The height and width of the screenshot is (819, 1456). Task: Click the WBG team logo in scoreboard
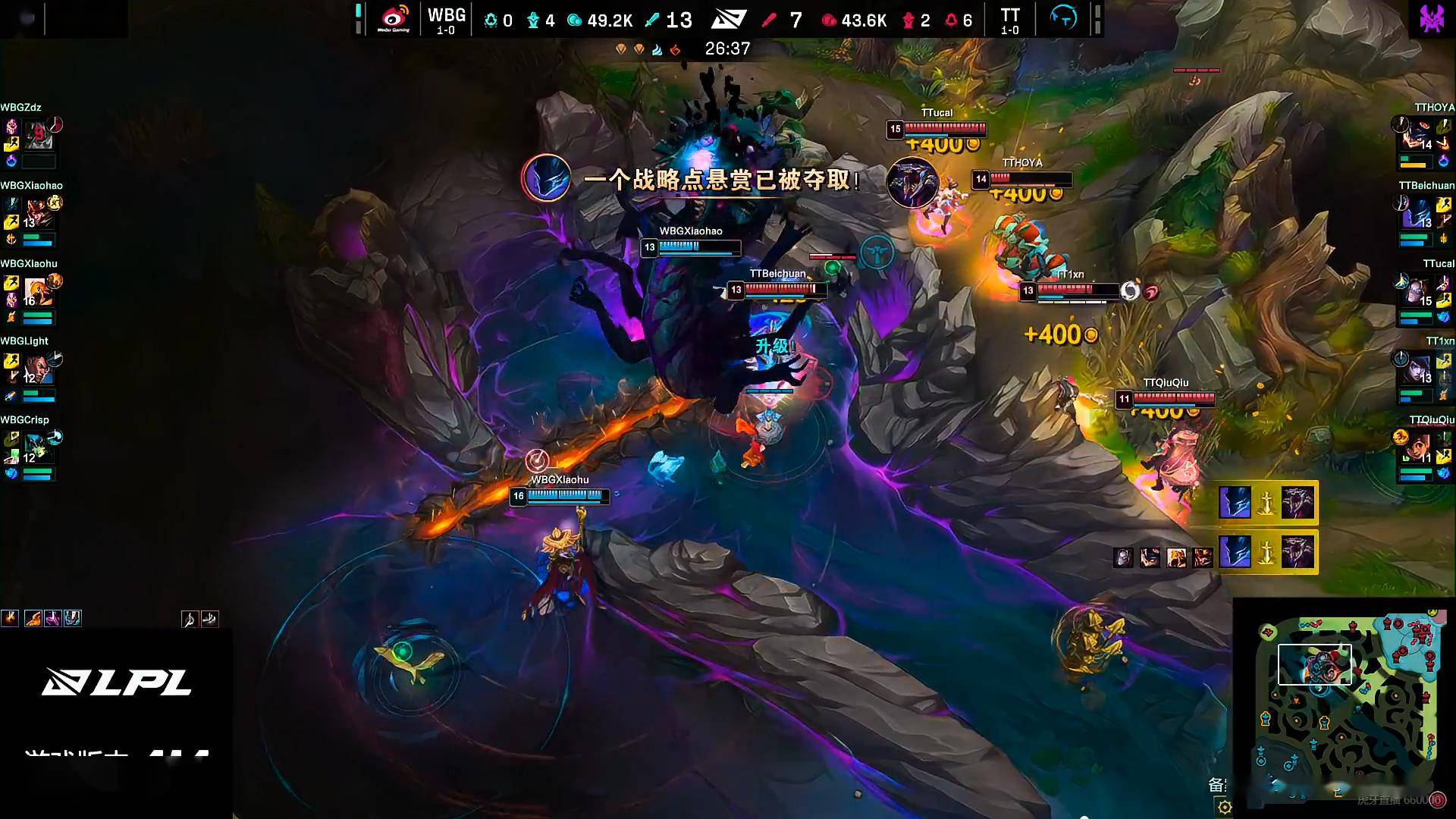pyautogui.click(x=394, y=19)
